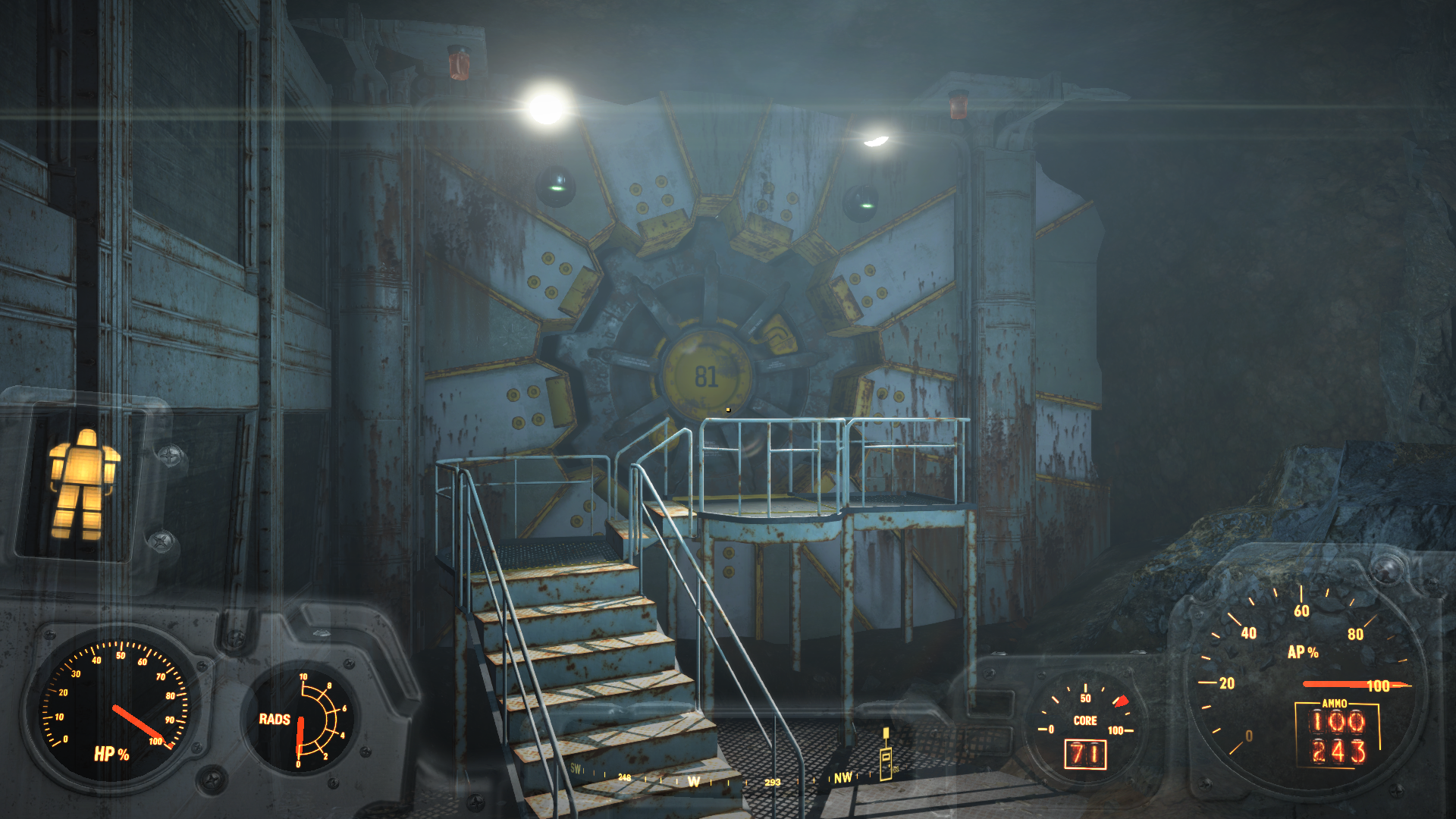Click the compass heading strip
The height and width of the screenshot is (819, 1456).
[713, 780]
